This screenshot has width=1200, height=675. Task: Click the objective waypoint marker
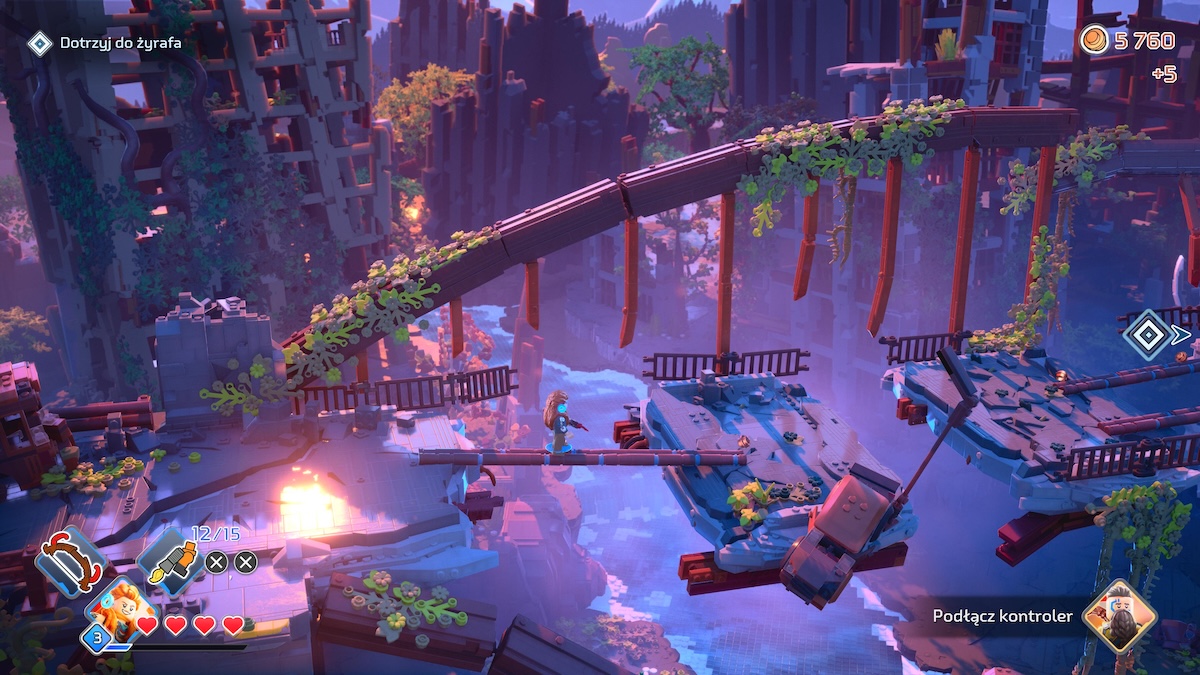click(1147, 334)
